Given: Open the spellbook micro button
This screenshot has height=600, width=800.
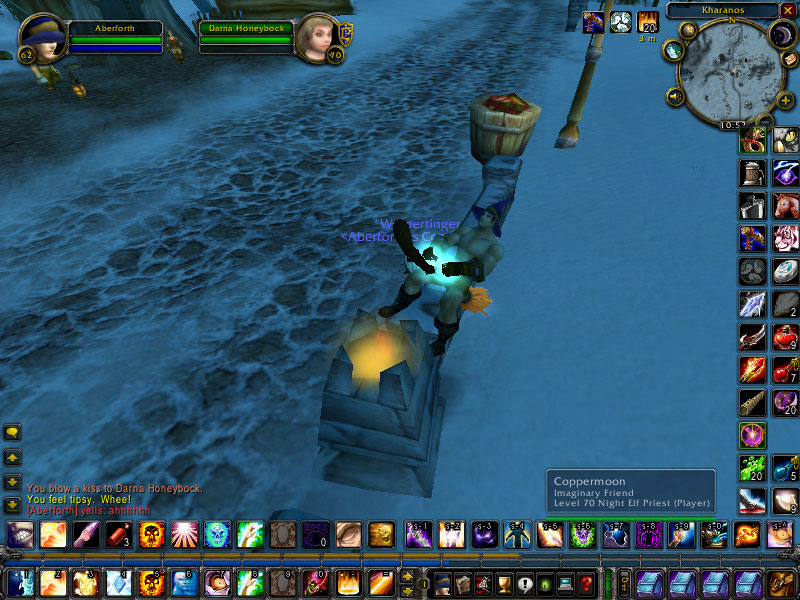Looking at the screenshot, I should (462, 583).
